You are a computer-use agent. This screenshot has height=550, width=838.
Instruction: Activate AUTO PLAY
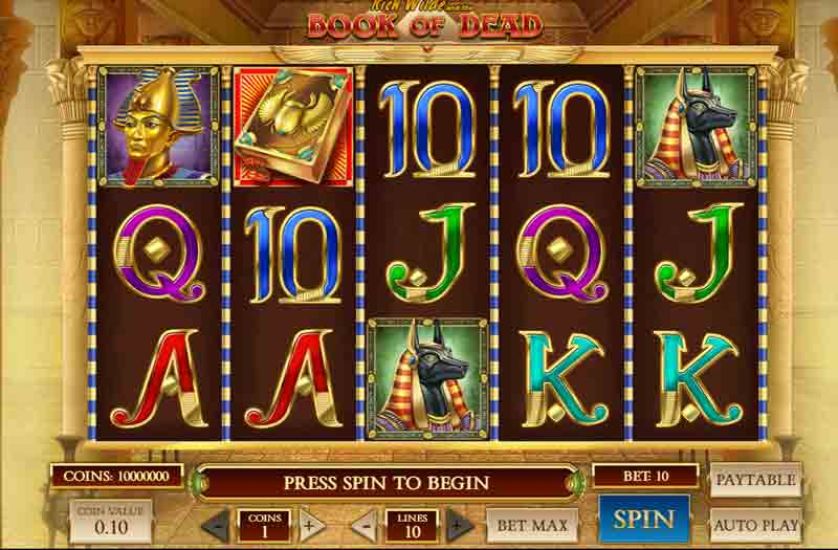[x=756, y=524]
